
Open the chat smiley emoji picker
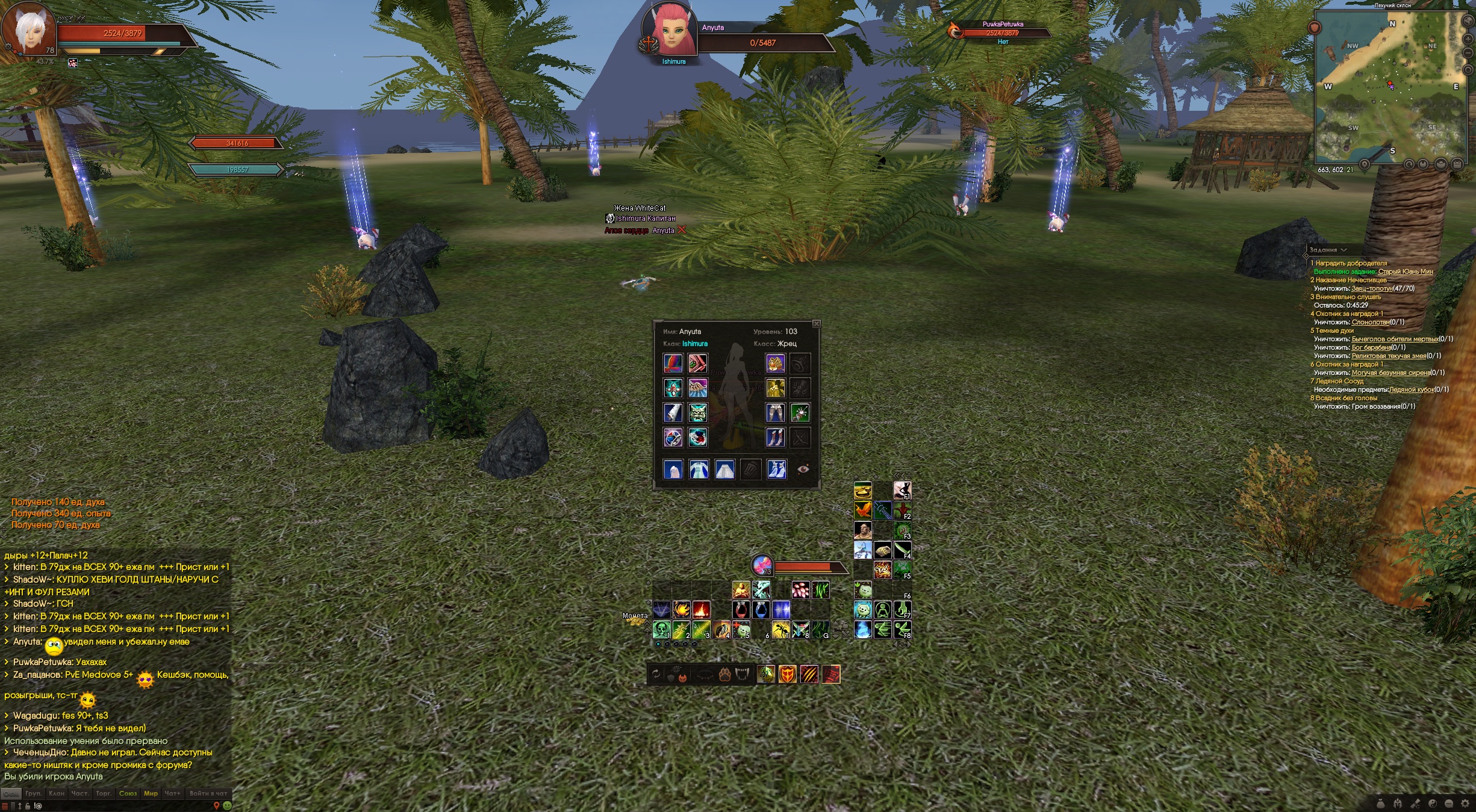[227, 805]
